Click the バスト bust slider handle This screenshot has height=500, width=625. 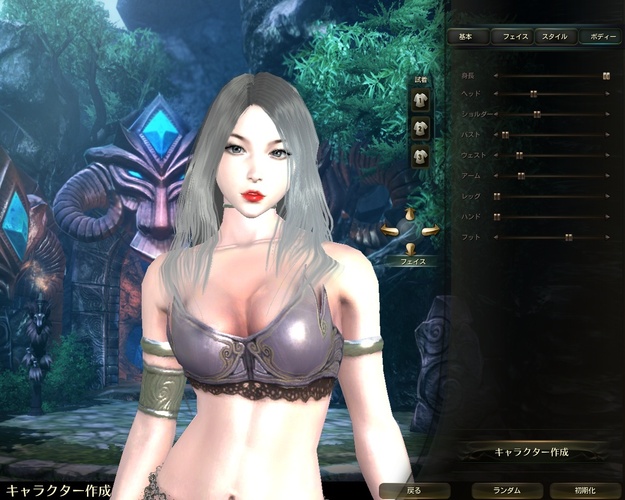point(505,135)
